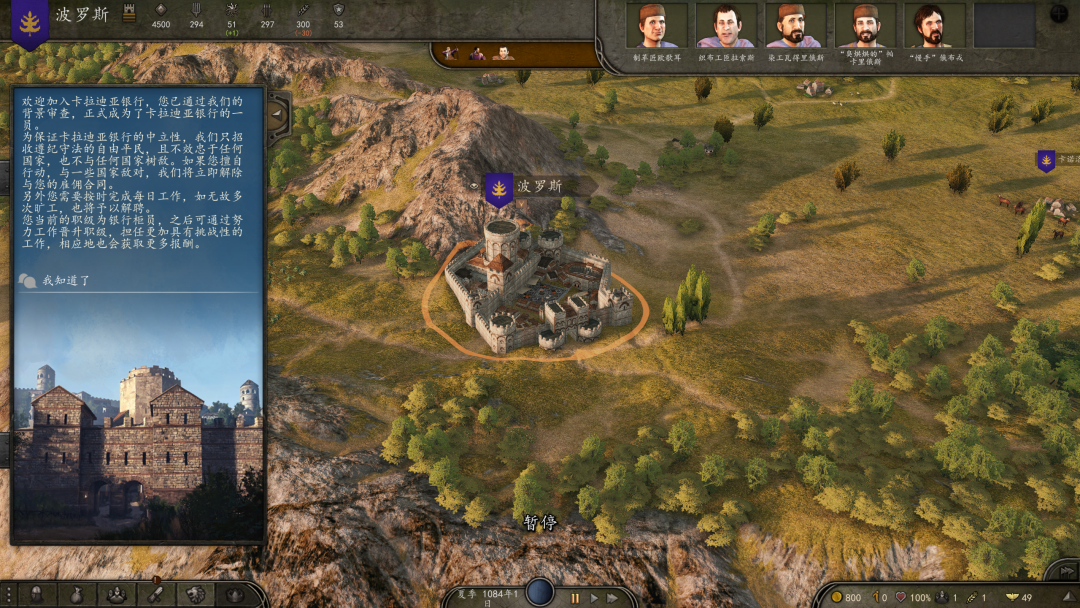Select the 织布工匠拉索斯 portrait

(x=726, y=26)
